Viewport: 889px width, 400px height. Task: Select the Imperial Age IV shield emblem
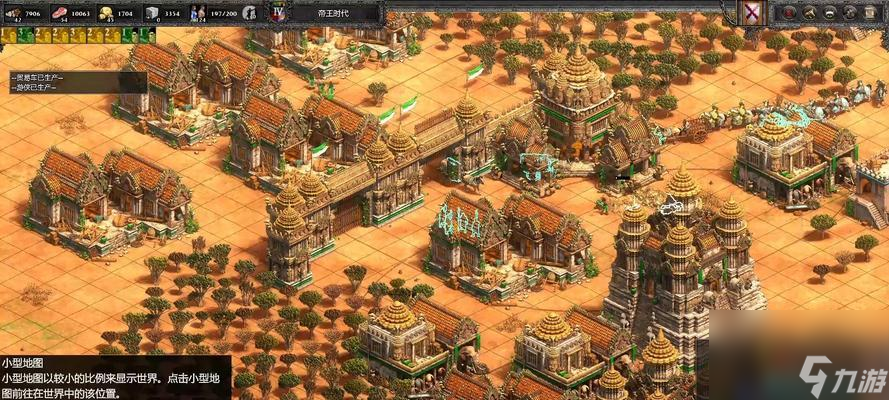pyautogui.click(x=277, y=13)
